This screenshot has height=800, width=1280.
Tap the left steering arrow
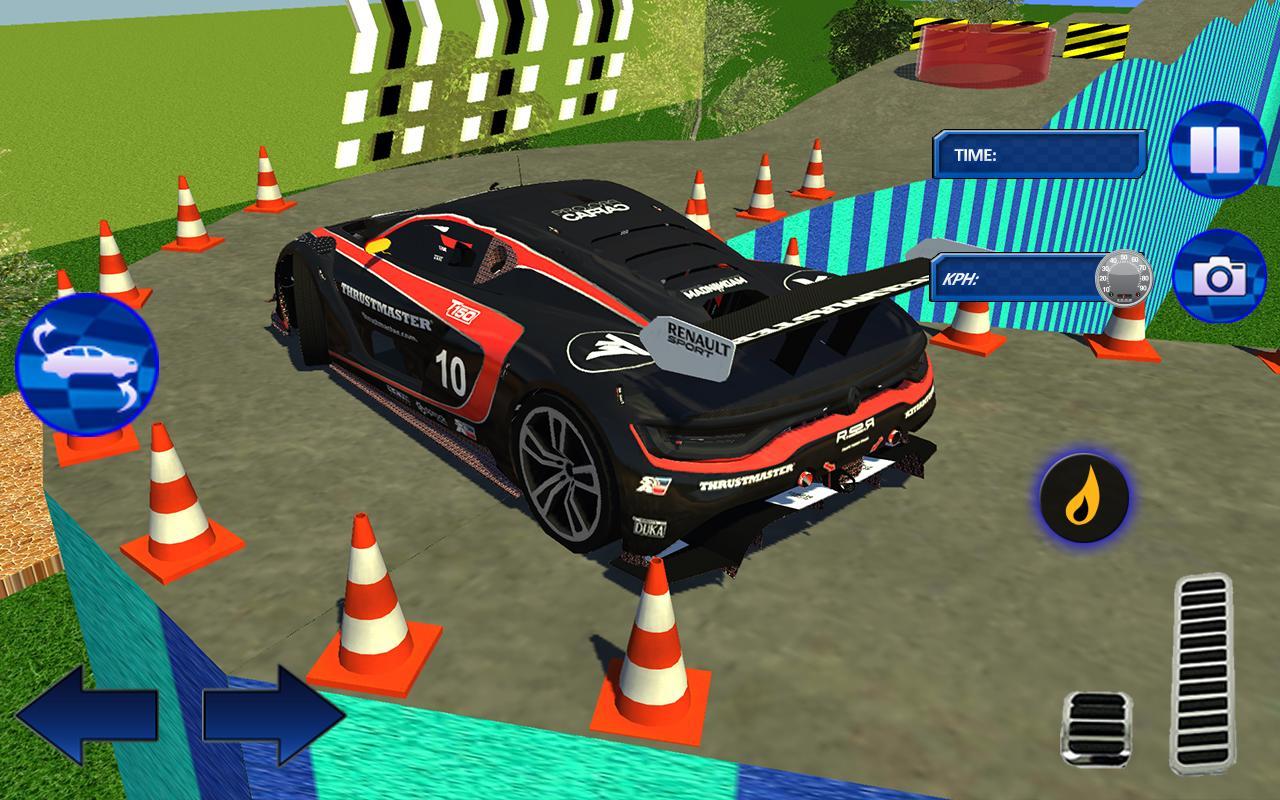pyautogui.click(x=83, y=715)
